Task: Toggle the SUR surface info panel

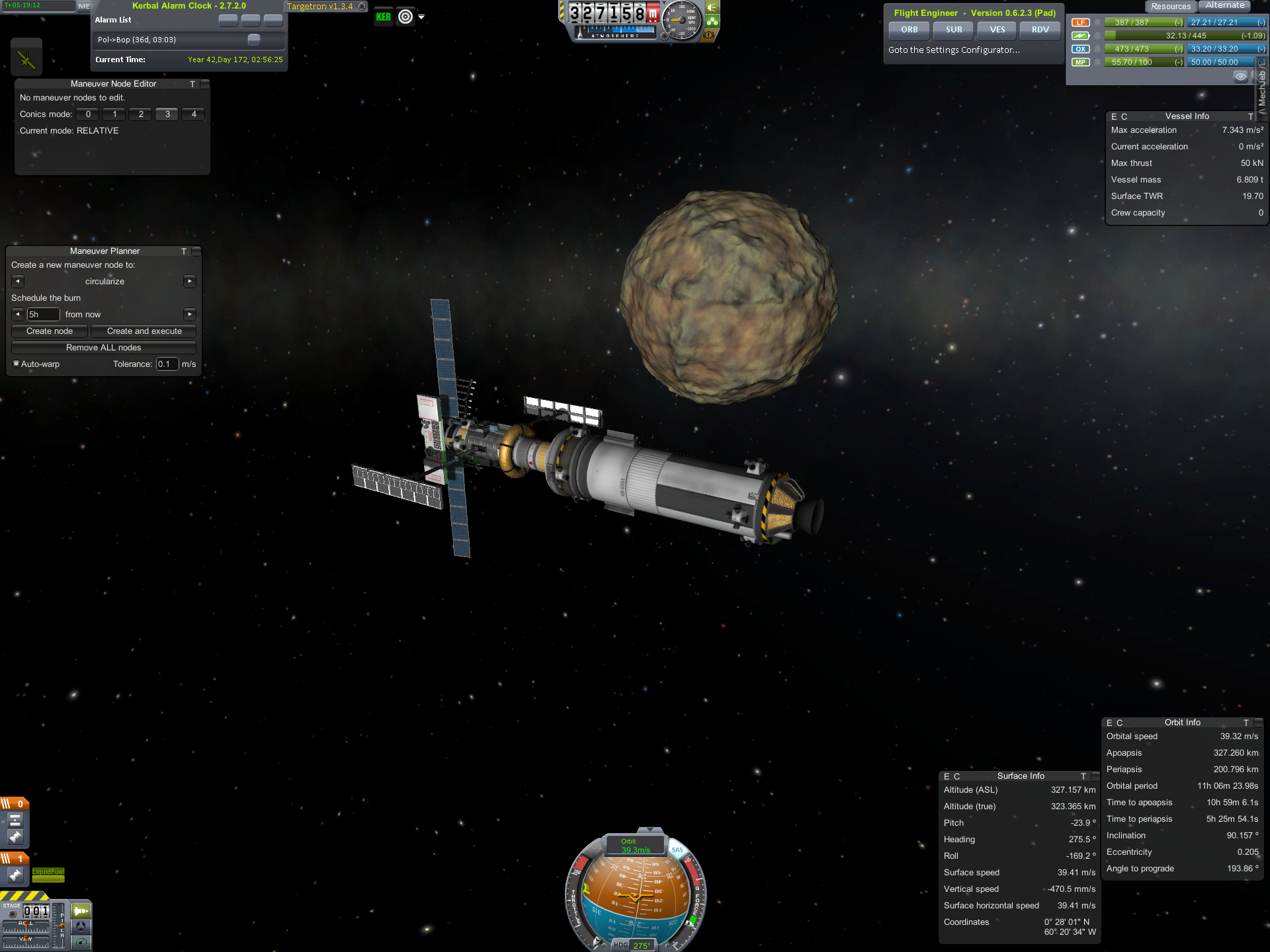Action: click(953, 30)
